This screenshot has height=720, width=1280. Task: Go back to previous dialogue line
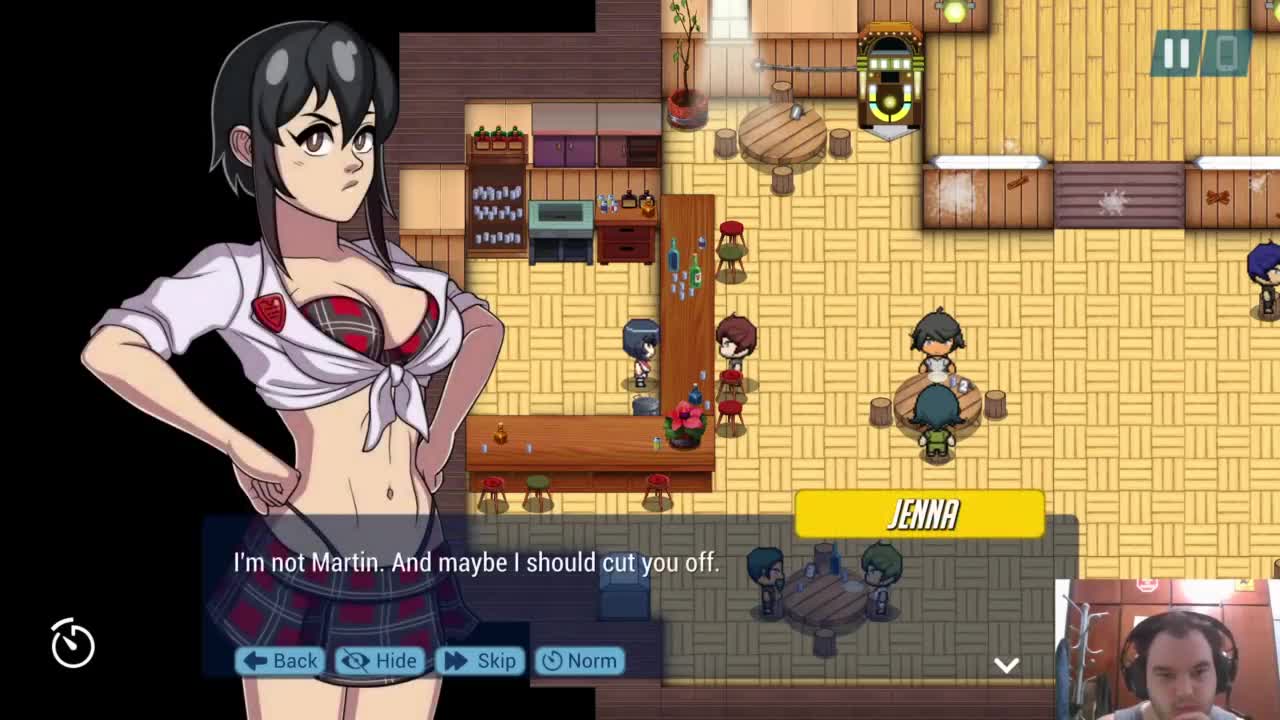coord(280,661)
